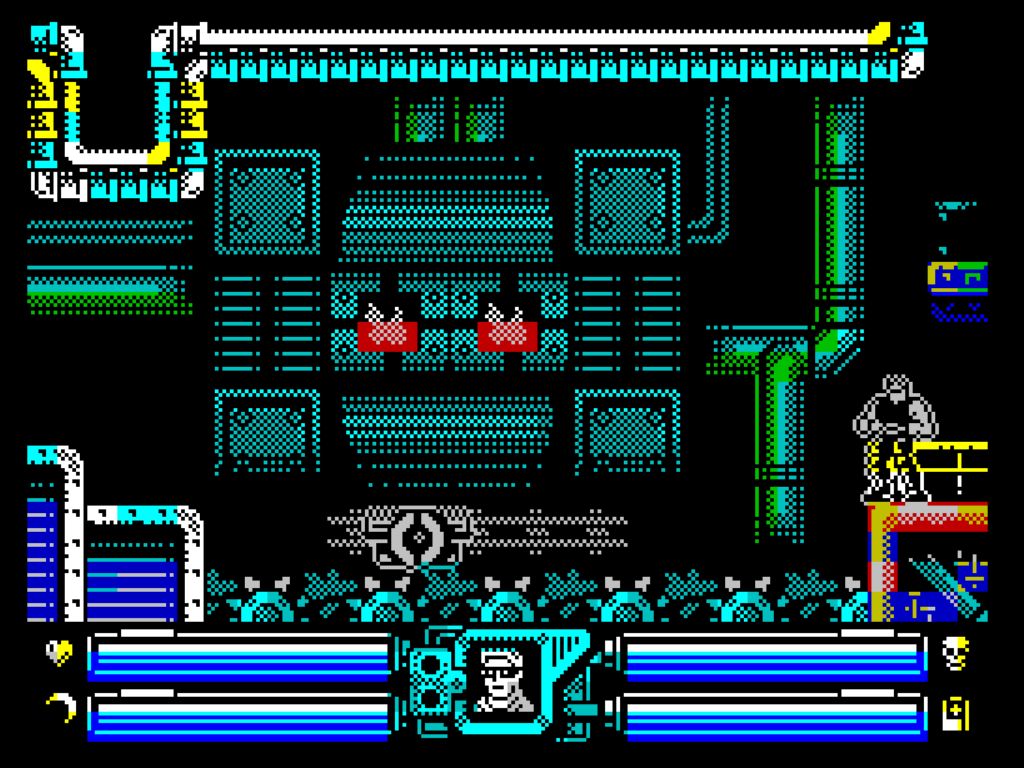
Task: Click the yellow battery icon
Action: (956, 714)
